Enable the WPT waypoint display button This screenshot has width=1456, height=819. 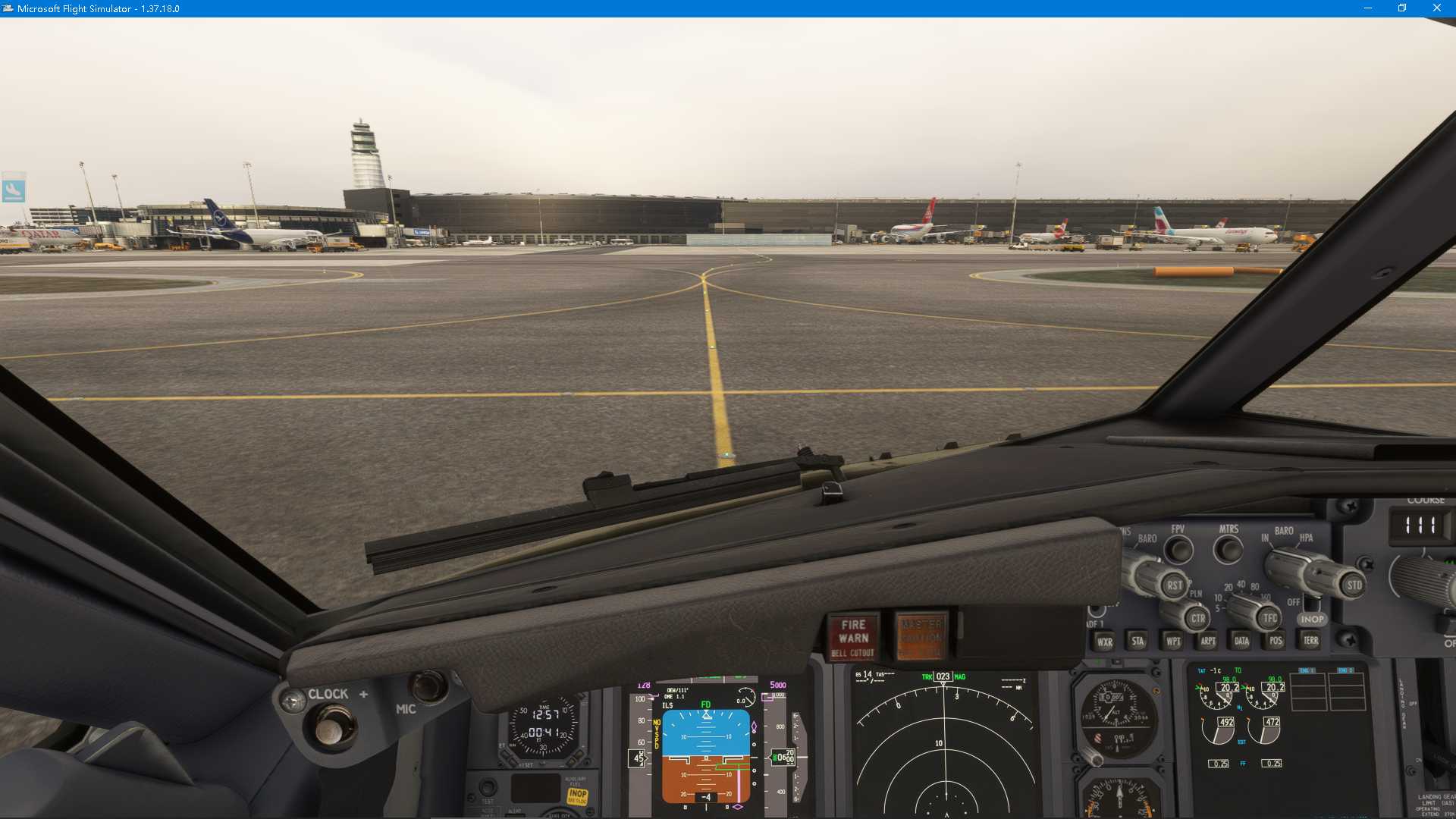click(1174, 641)
